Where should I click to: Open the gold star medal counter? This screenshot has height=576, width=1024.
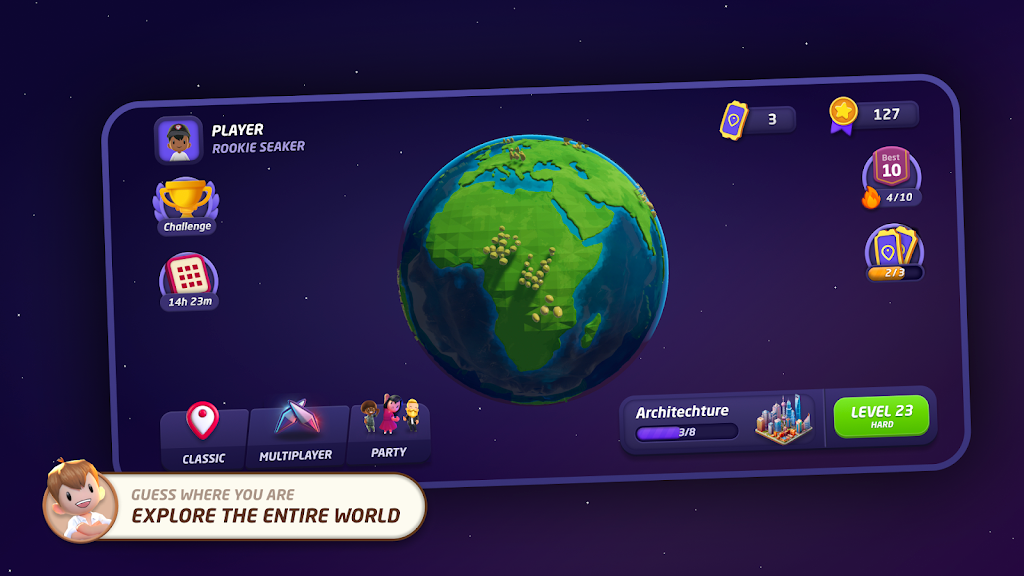(x=873, y=115)
